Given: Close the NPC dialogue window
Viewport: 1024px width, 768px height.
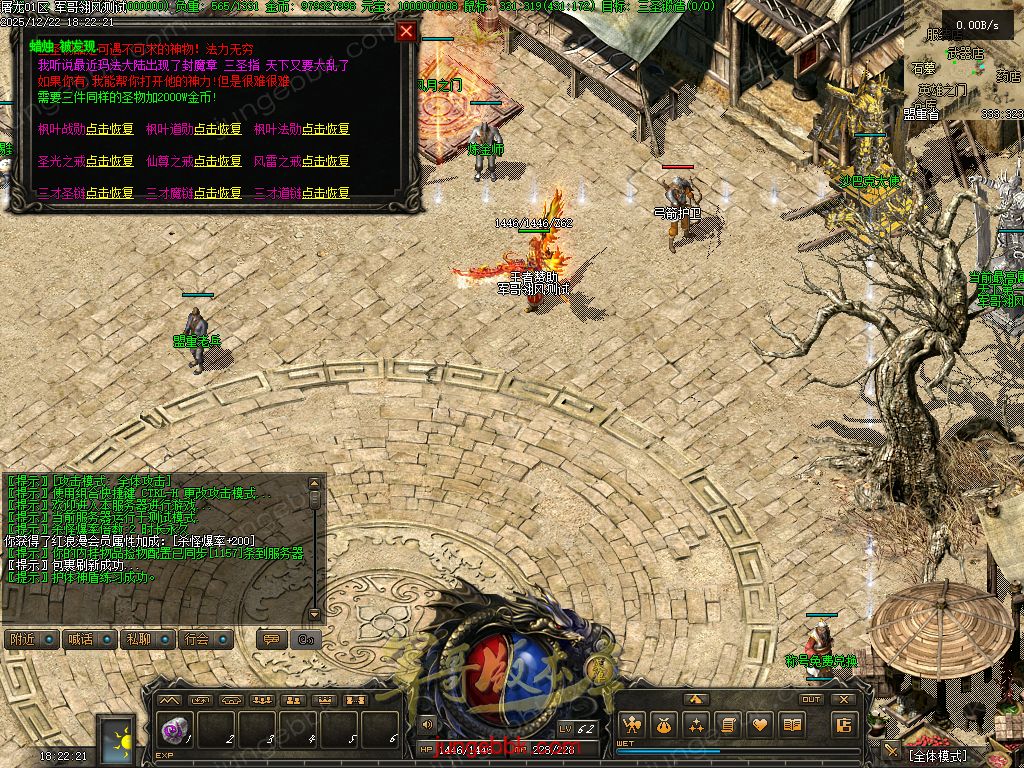Looking at the screenshot, I should (x=406, y=31).
